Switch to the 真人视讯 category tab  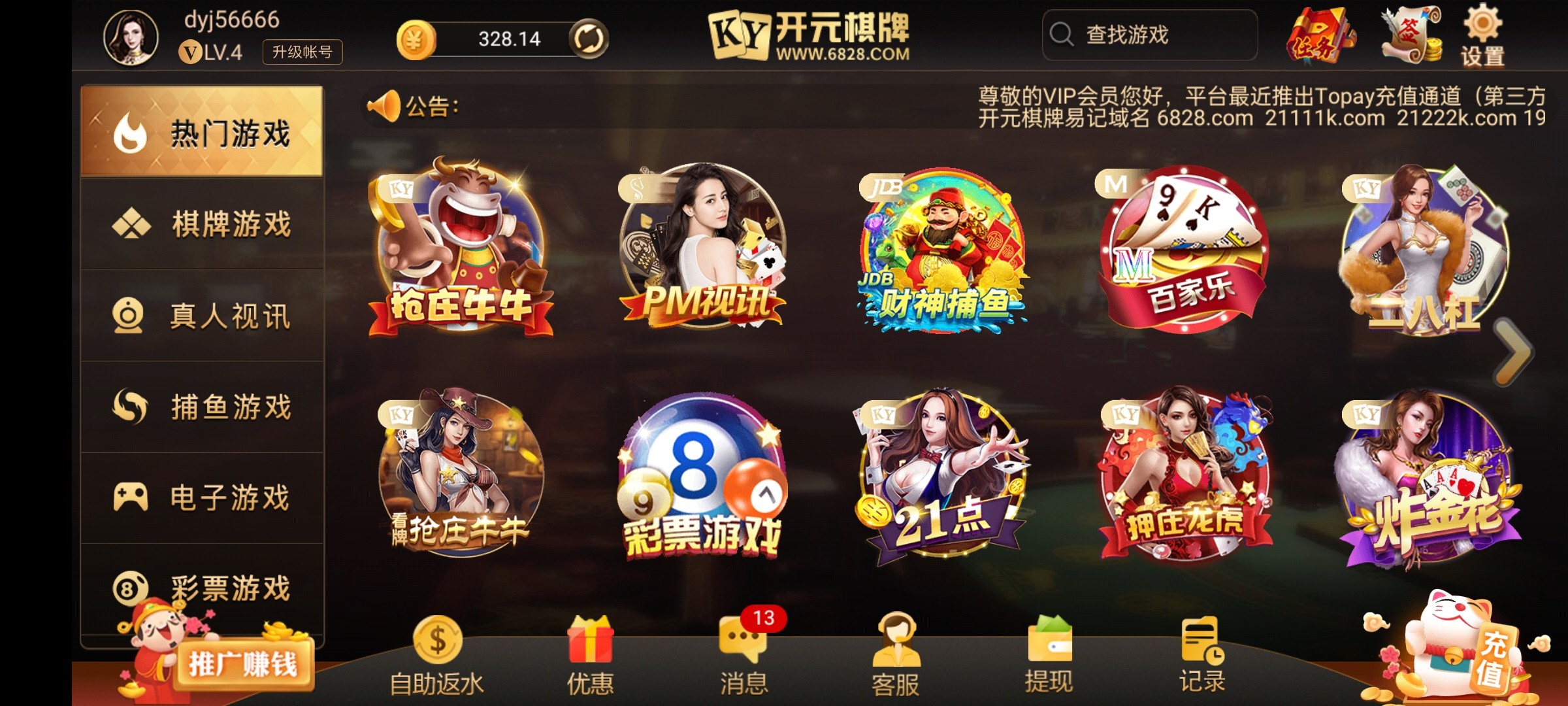coord(203,314)
